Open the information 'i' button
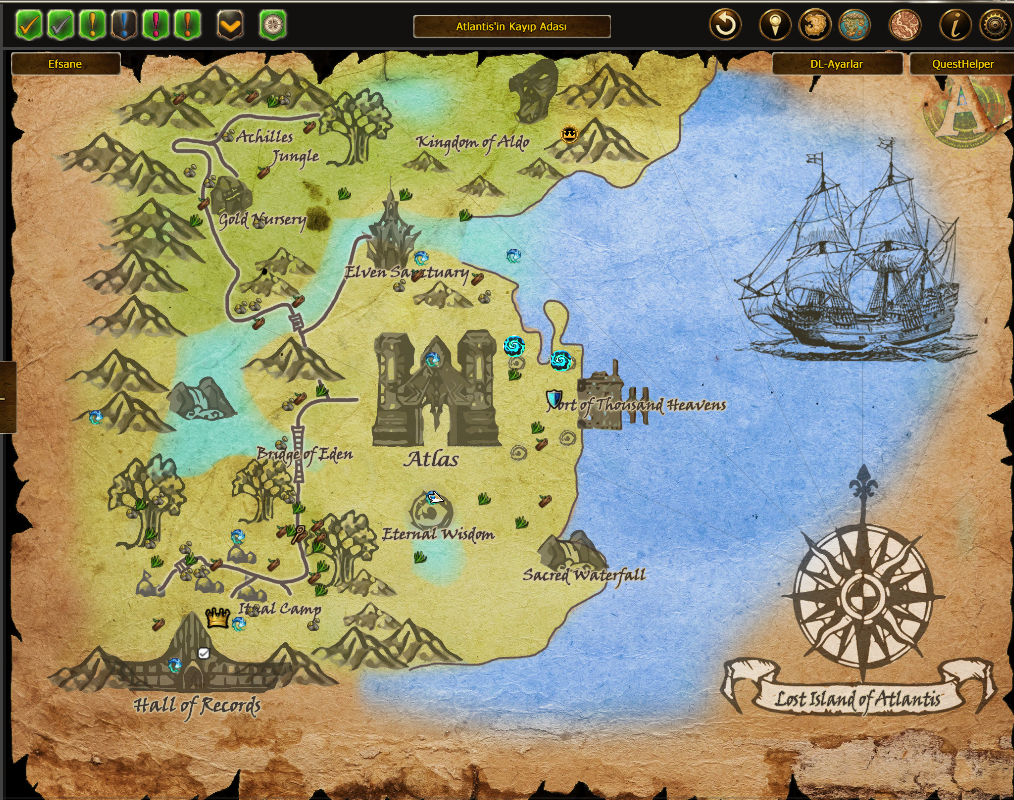Screen dimensions: 1014x800 click(x=955, y=24)
